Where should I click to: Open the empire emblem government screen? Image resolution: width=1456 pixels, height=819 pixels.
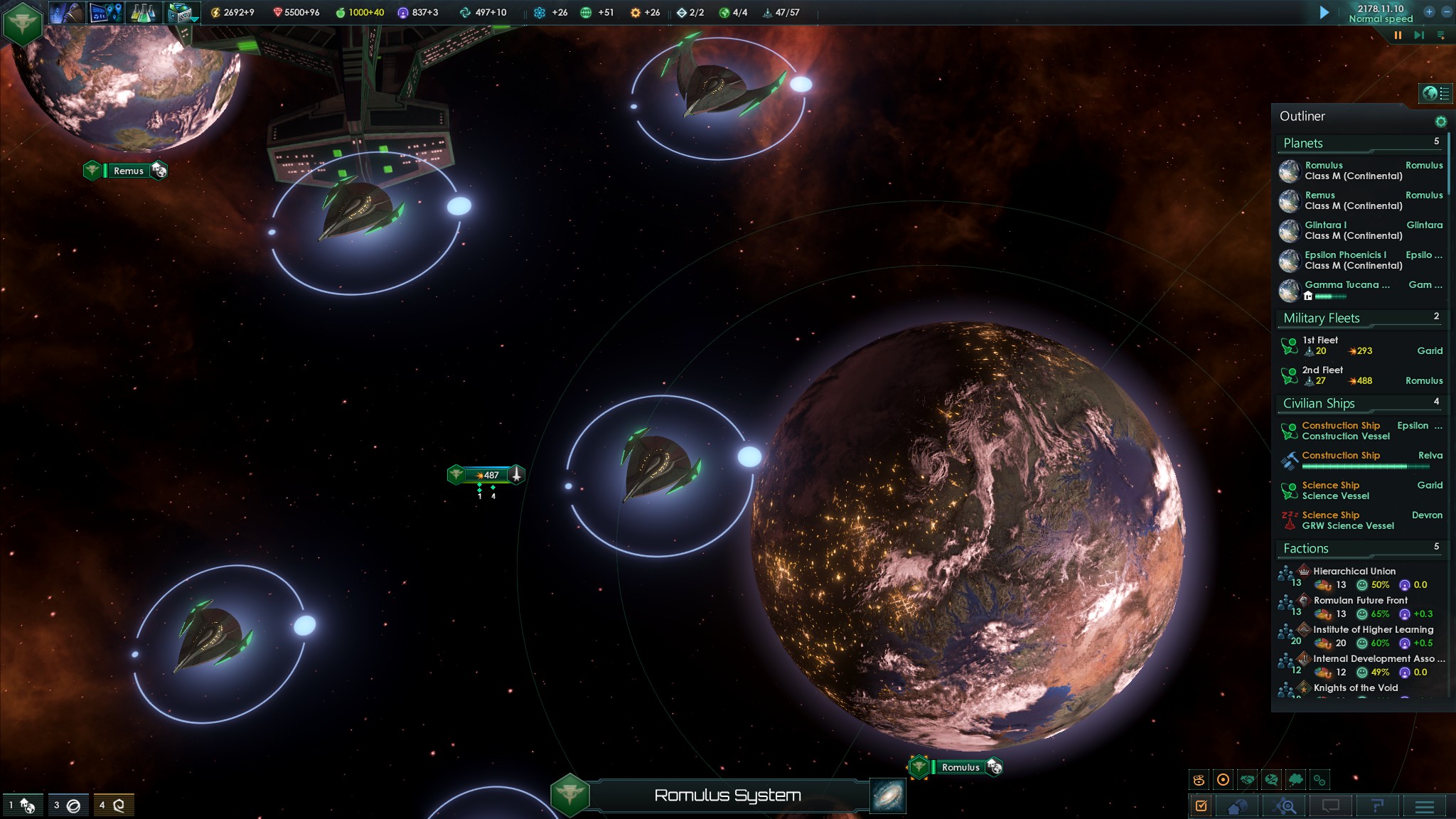(23, 23)
